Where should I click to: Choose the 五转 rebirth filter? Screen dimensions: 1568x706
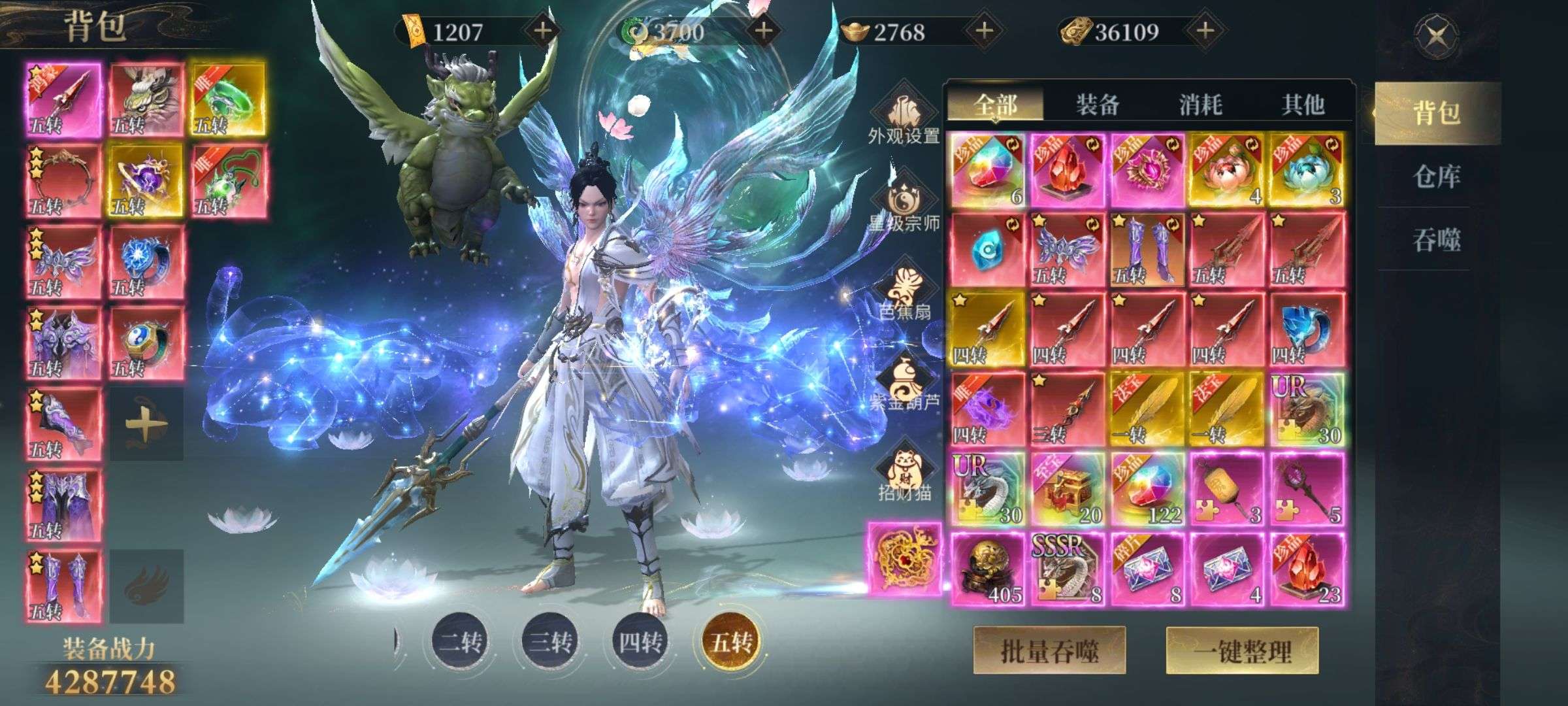(731, 642)
